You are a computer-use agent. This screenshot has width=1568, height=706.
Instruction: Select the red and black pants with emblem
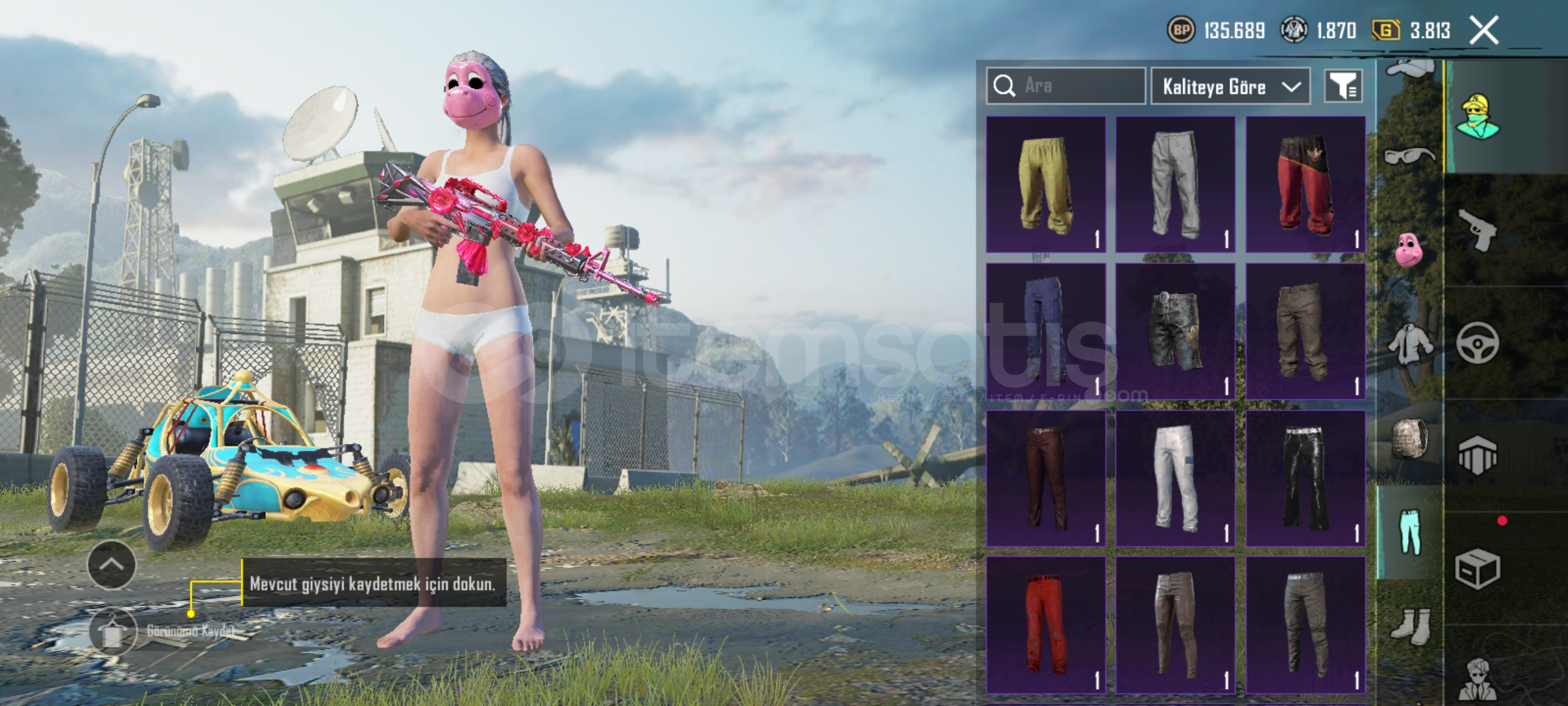pyautogui.click(x=1305, y=184)
